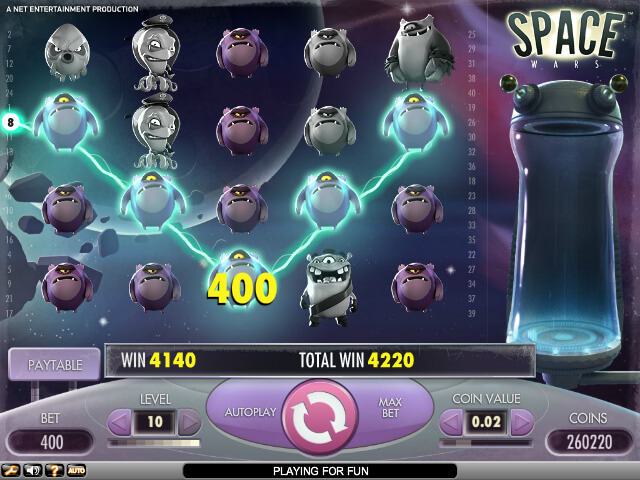640x480 pixels.
Task: Open game settings via the wrench icon
Action: click(x=12, y=469)
